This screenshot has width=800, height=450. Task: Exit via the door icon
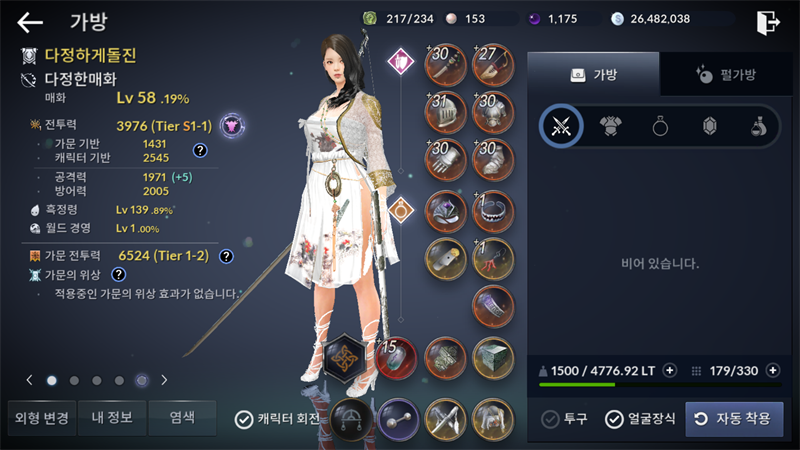767,22
